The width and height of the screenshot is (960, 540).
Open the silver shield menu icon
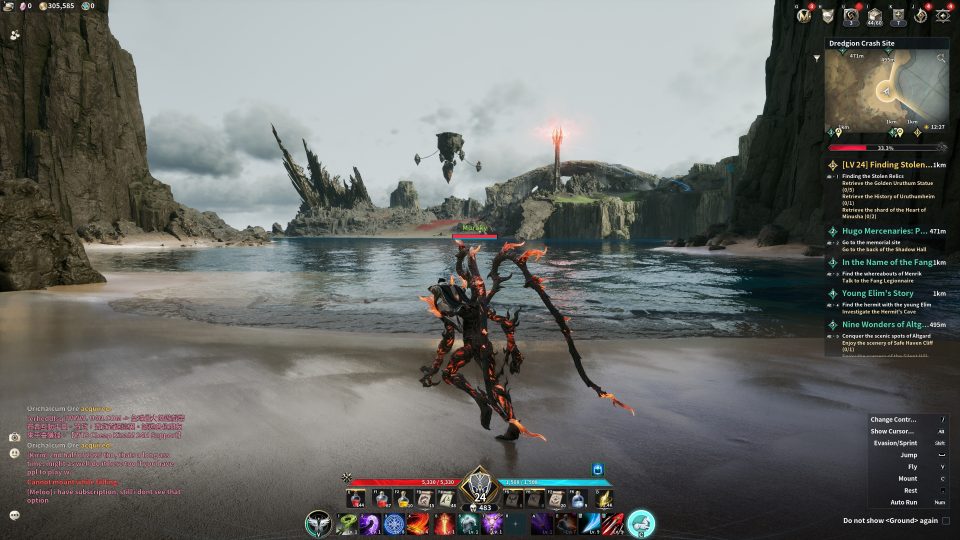[828, 15]
